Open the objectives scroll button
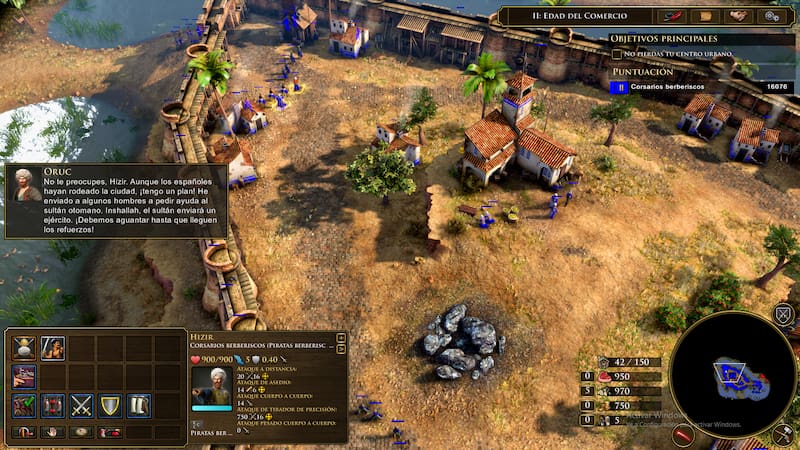 pos(706,16)
